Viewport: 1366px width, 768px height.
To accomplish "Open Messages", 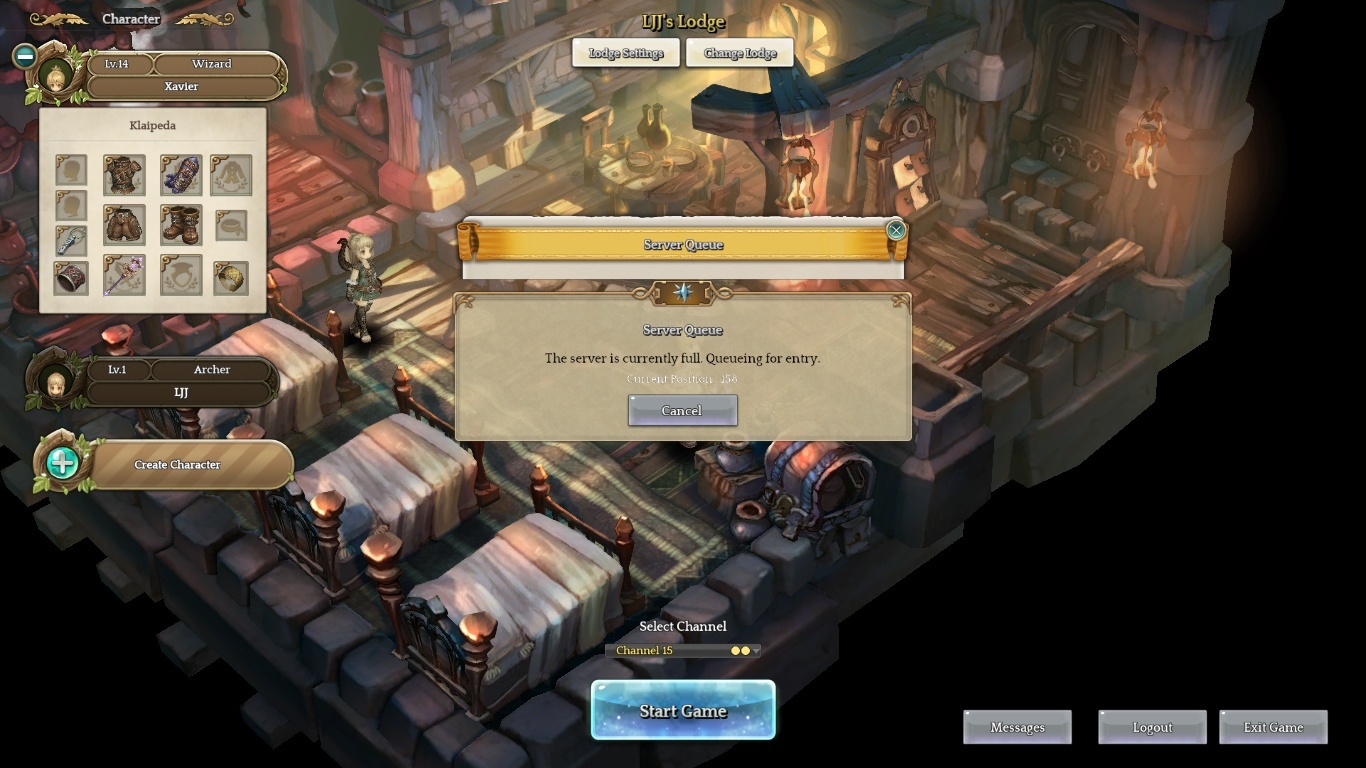I will (x=1017, y=727).
